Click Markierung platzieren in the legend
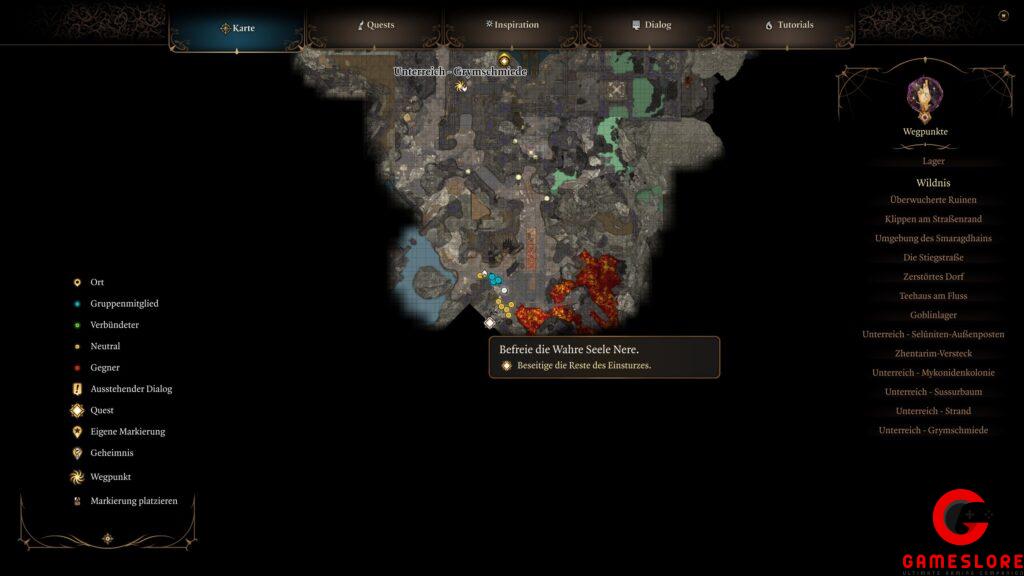The image size is (1024, 576). click(x=133, y=501)
